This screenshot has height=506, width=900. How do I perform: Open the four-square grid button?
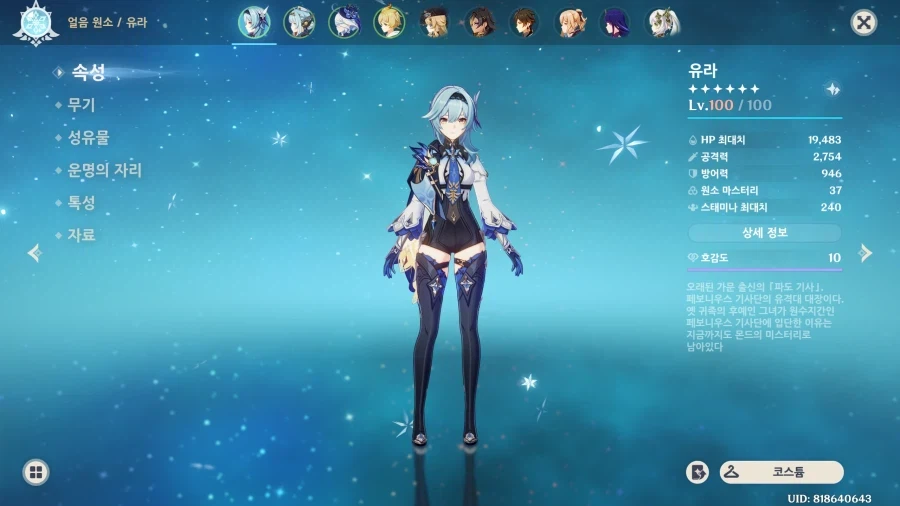pyautogui.click(x=36, y=472)
